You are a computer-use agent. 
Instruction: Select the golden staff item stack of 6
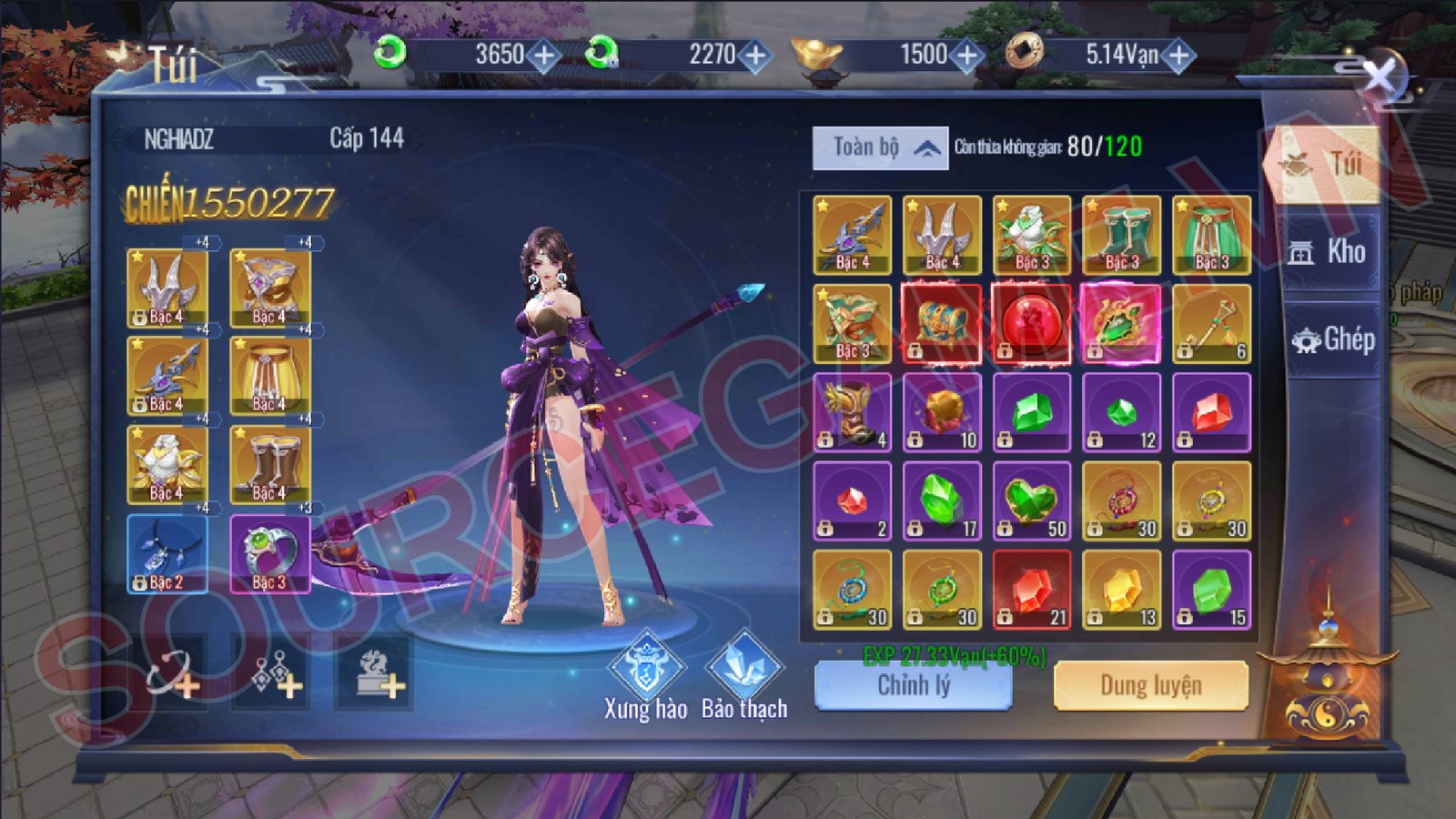pos(1211,324)
